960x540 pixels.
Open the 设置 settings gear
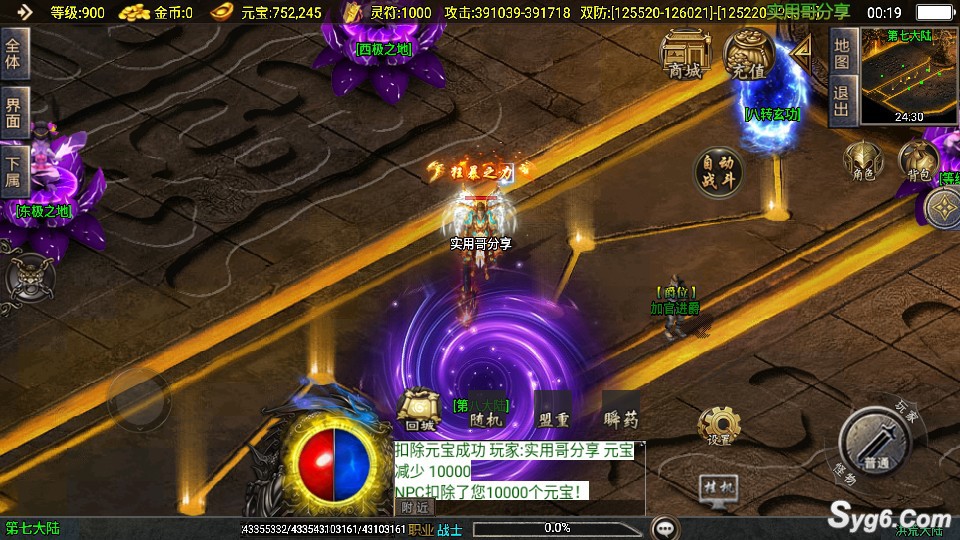pyautogui.click(x=718, y=426)
